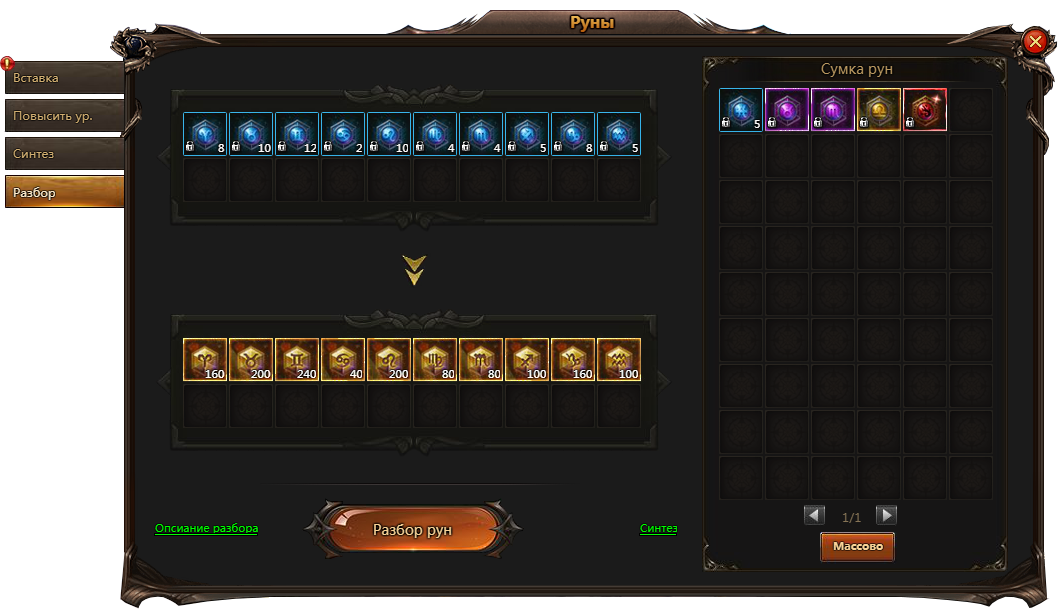
Task: Select the blue Cancer rune with count 2
Action: (x=343, y=134)
